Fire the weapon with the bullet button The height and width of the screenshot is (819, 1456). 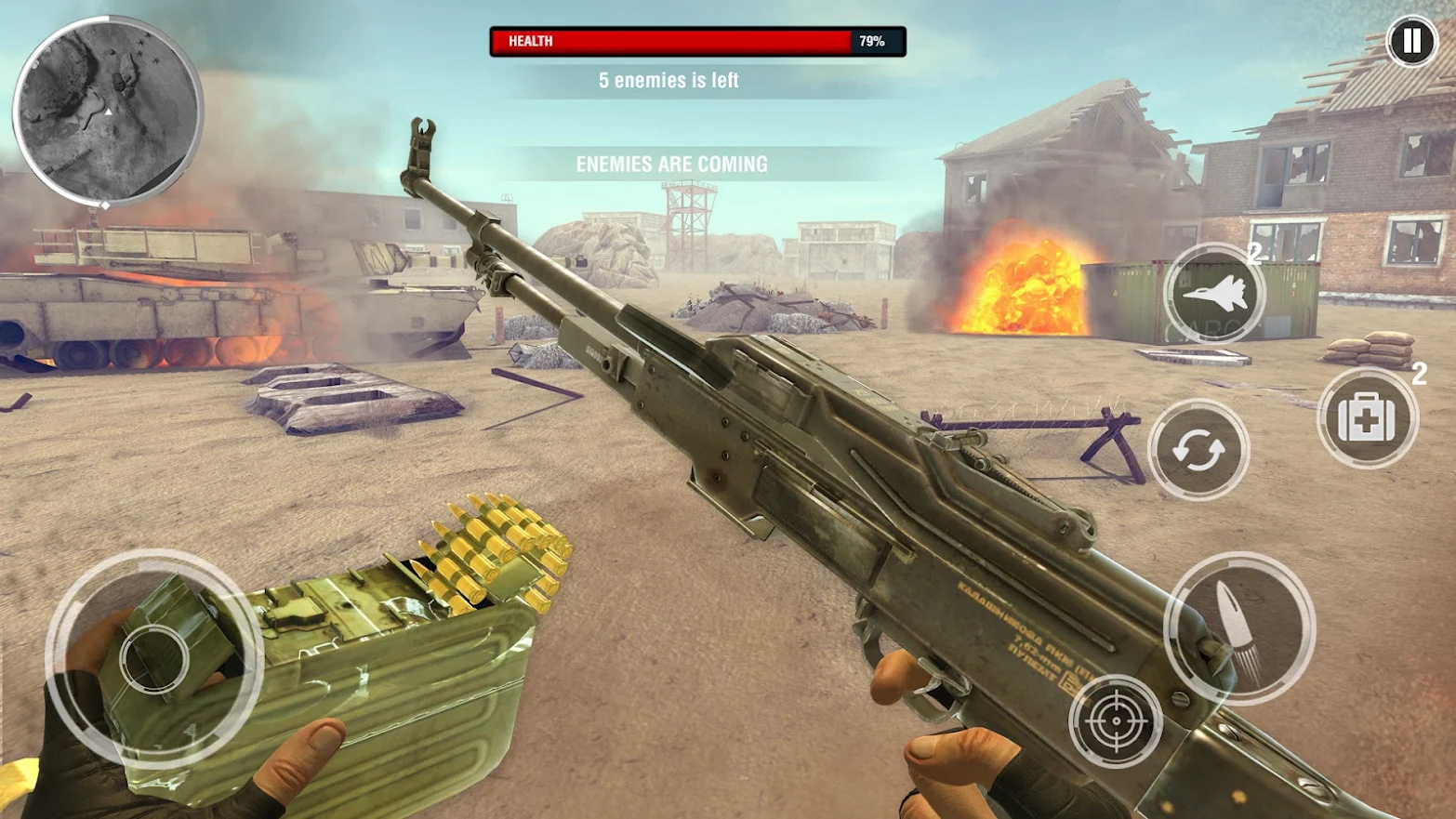(x=1239, y=627)
